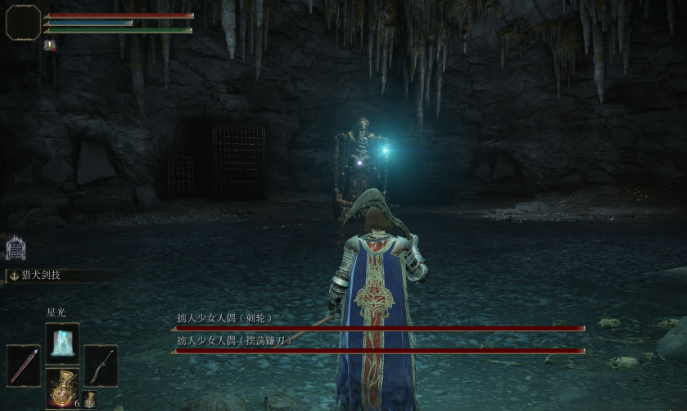Viewport: 687px width, 411px height.
Task: Click the small secondary flask icon
Action: [x=90, y=399]
